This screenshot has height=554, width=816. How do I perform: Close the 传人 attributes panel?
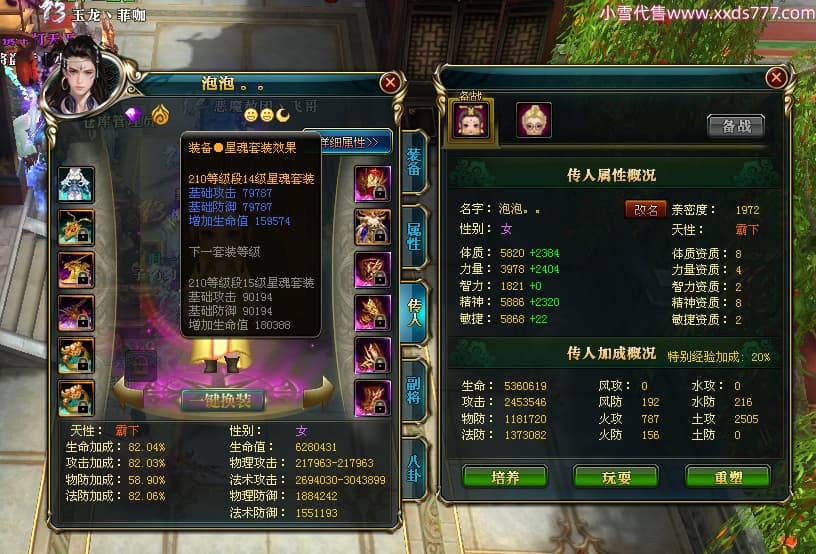775,78
